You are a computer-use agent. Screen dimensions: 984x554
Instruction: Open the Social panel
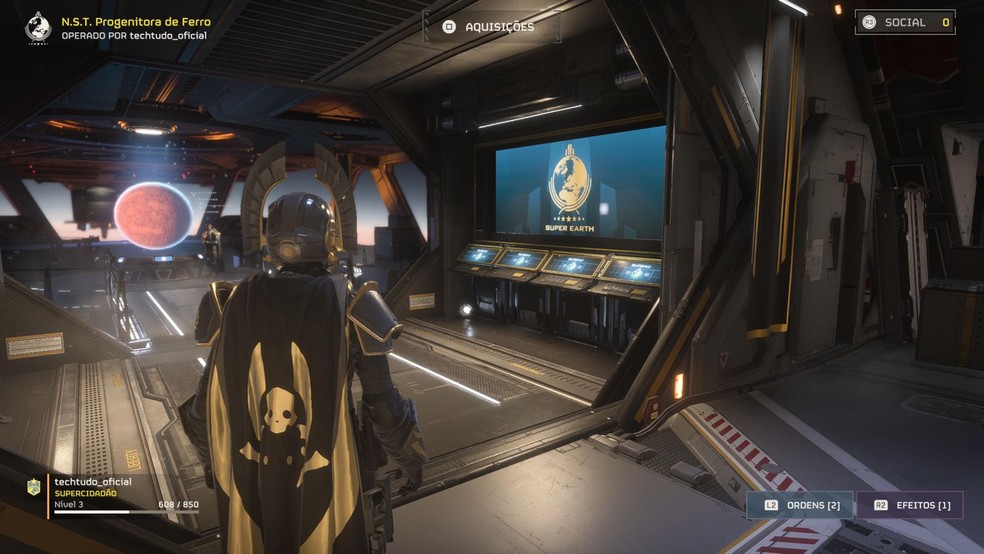(904, 22)
